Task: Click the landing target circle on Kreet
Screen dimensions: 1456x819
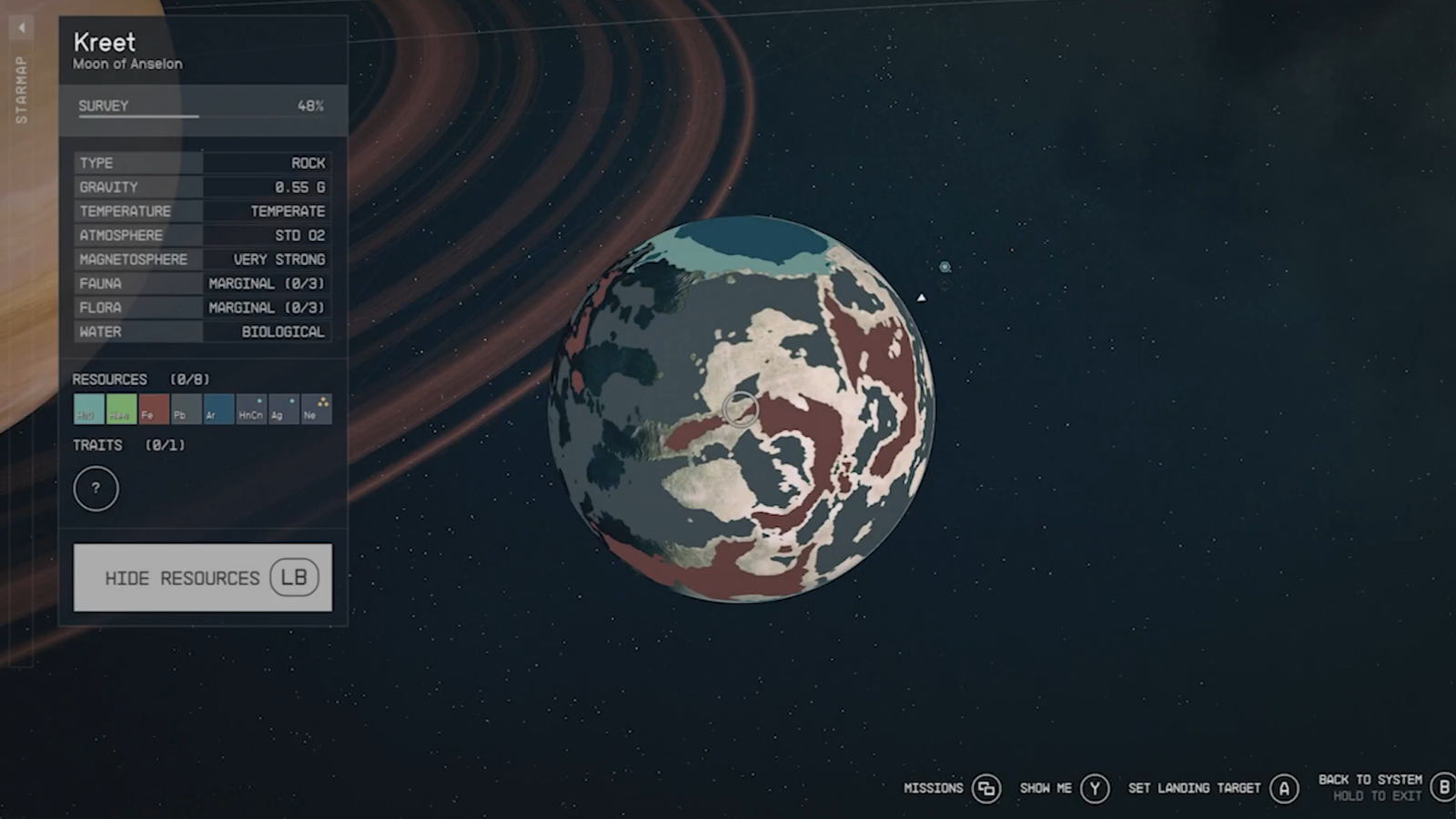Action: tap(741, 409)
